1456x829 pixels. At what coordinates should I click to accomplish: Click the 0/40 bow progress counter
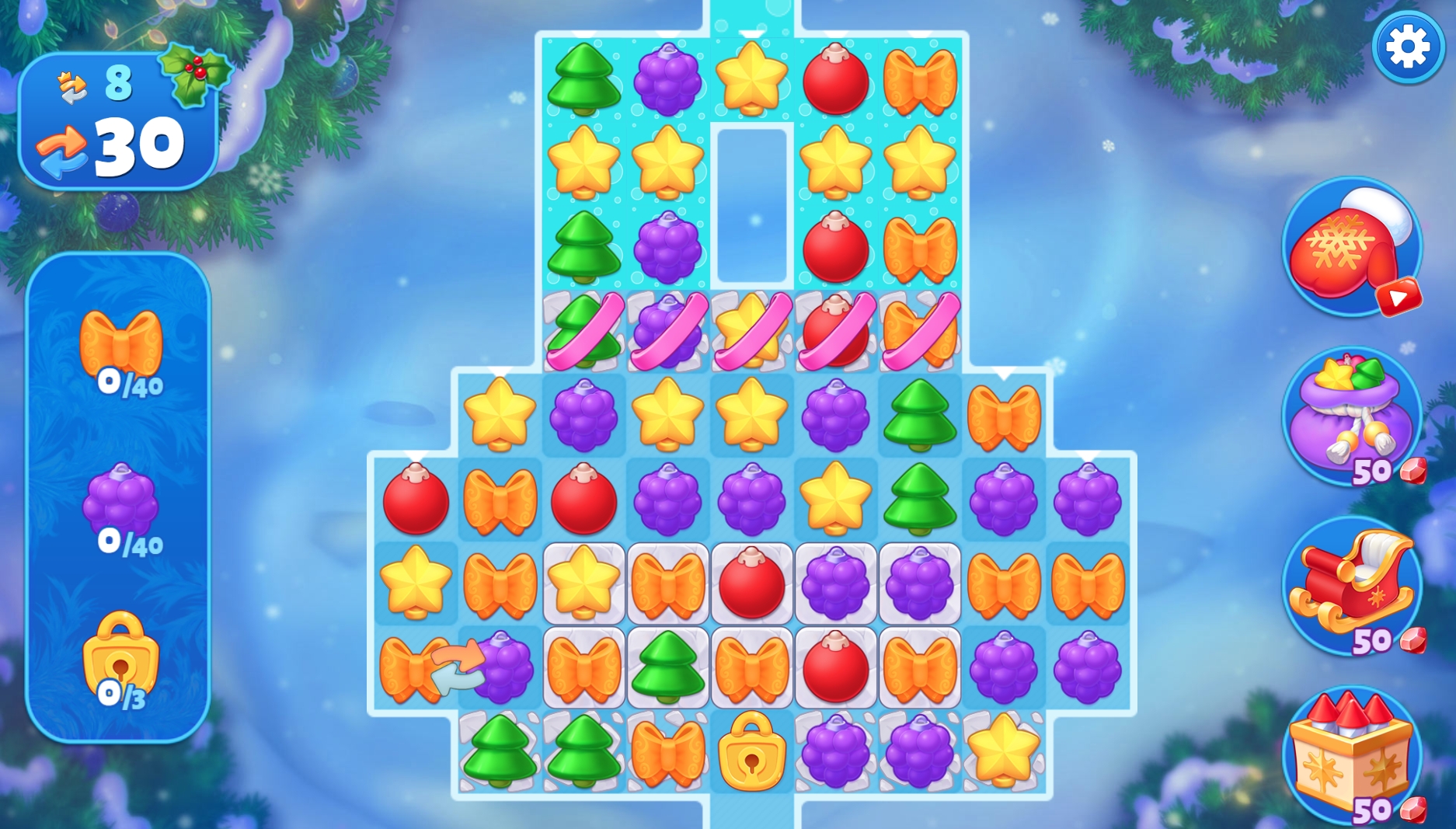127,385
